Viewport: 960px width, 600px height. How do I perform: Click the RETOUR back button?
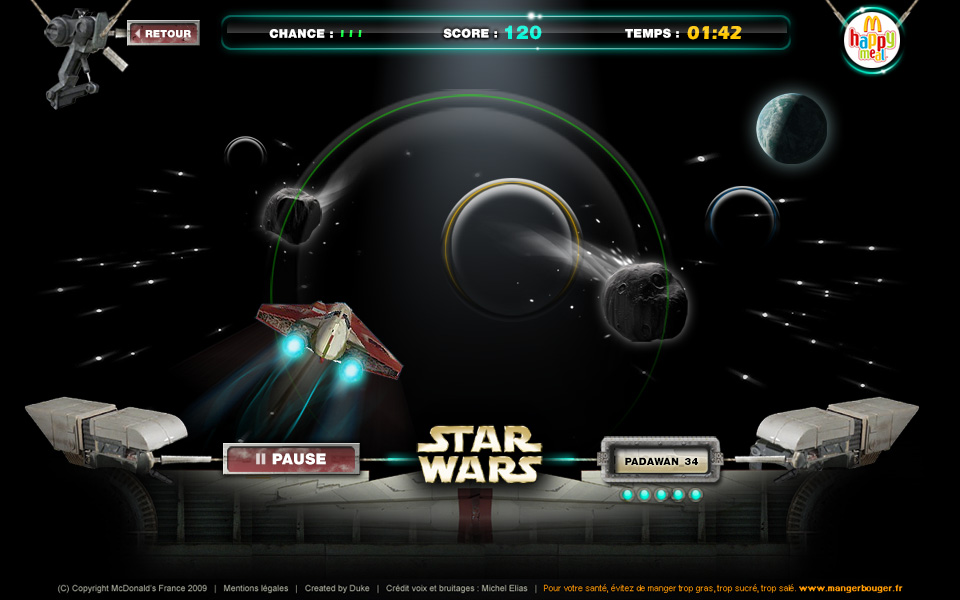pyautogui.click(x=164, y=34)
